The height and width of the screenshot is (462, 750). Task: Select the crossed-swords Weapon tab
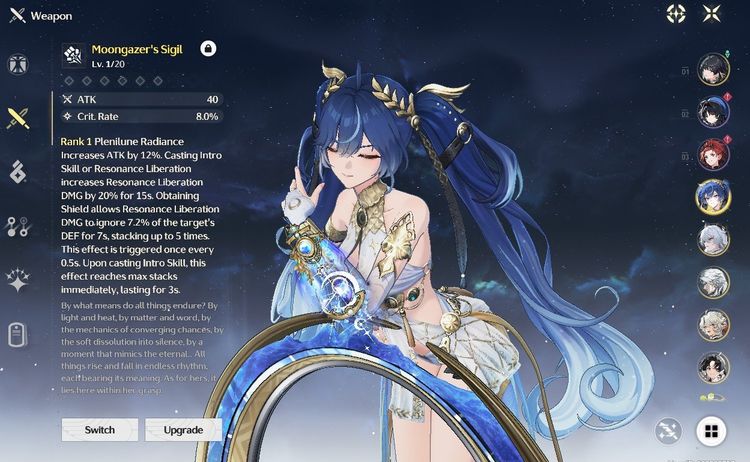(x=17, y=118)
